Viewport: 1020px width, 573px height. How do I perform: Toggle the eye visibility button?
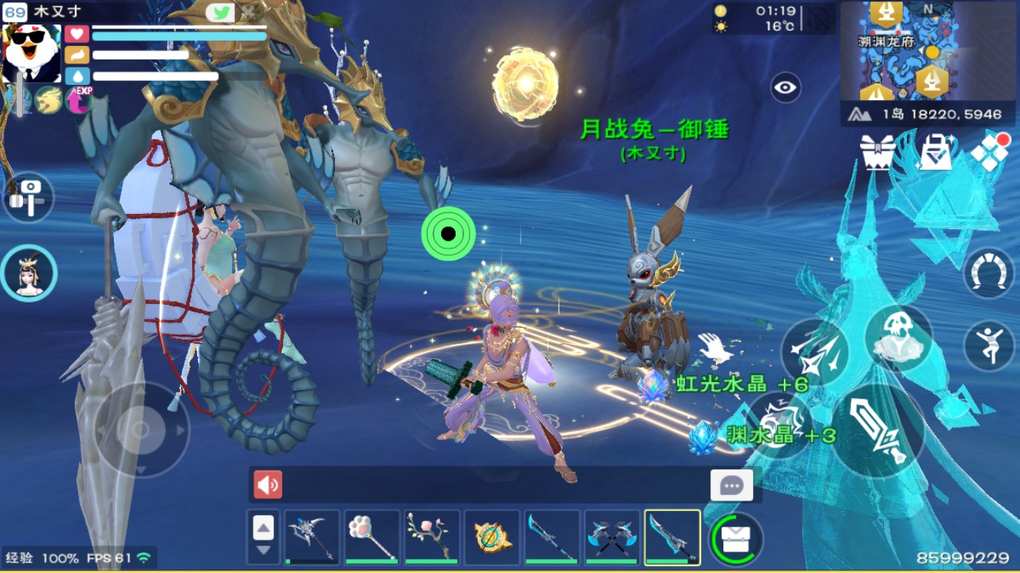pyautogui.click(x=786, y=88)
